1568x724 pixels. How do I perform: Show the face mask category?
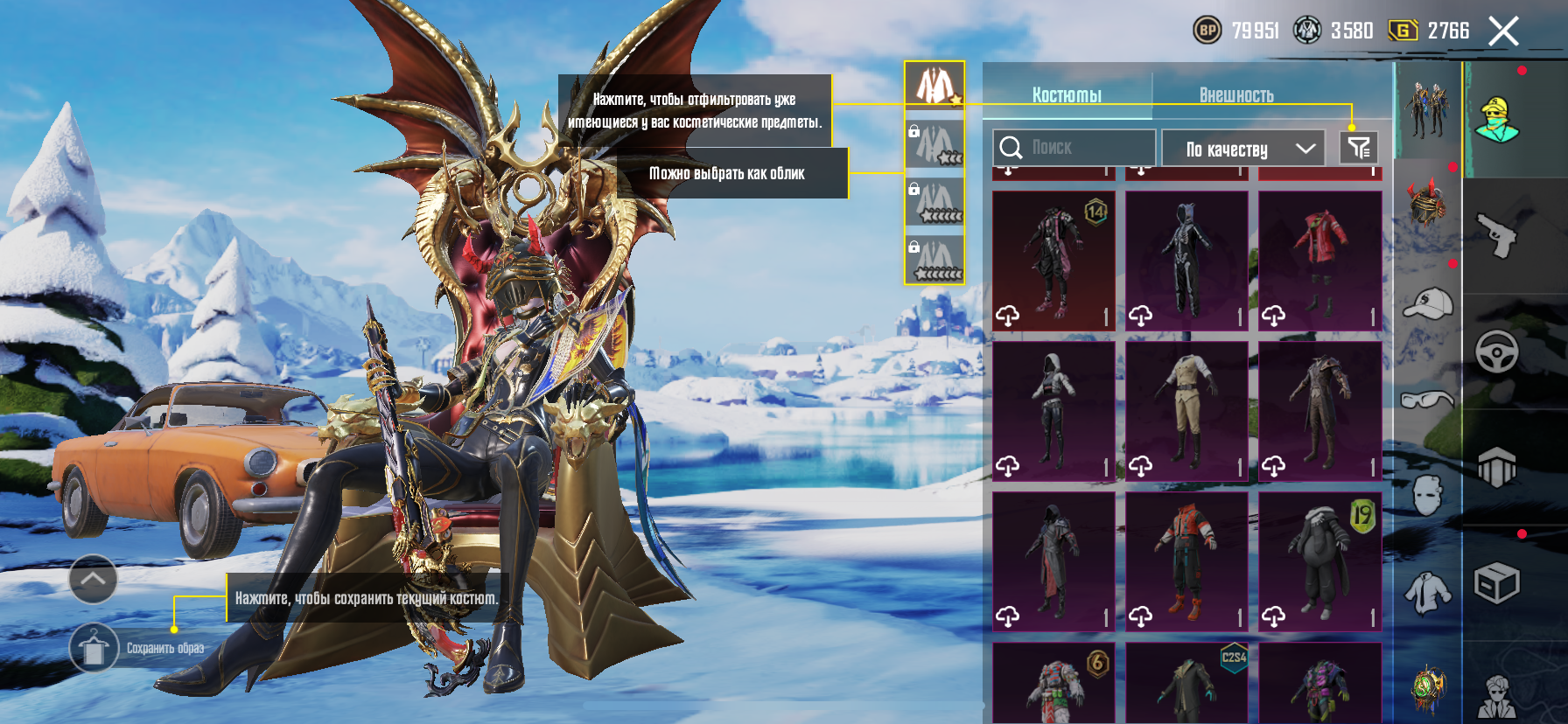(1428, 496)
